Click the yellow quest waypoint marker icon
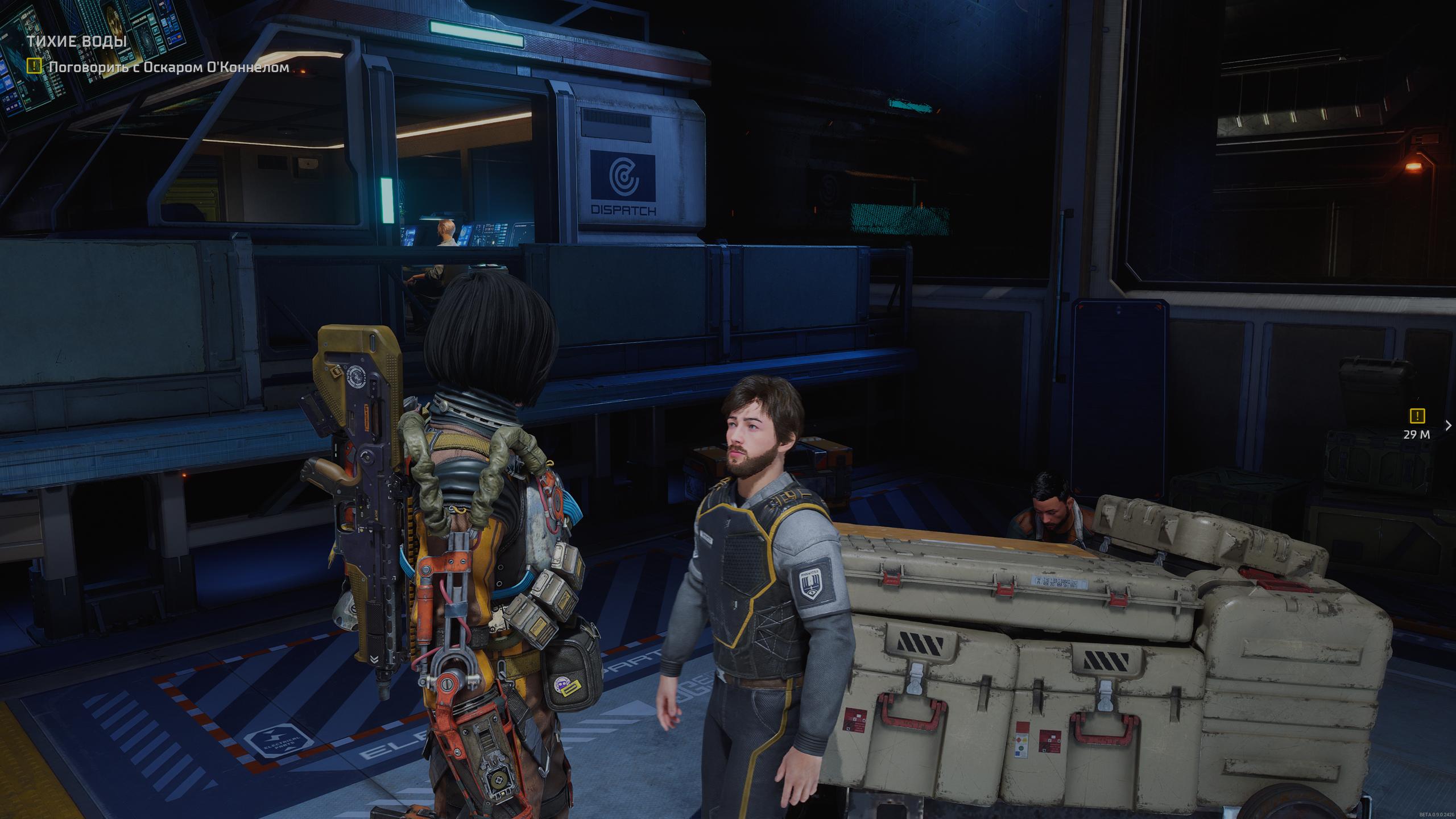Viewport: 1456px width, 819px height. (x=1416, y=416)
